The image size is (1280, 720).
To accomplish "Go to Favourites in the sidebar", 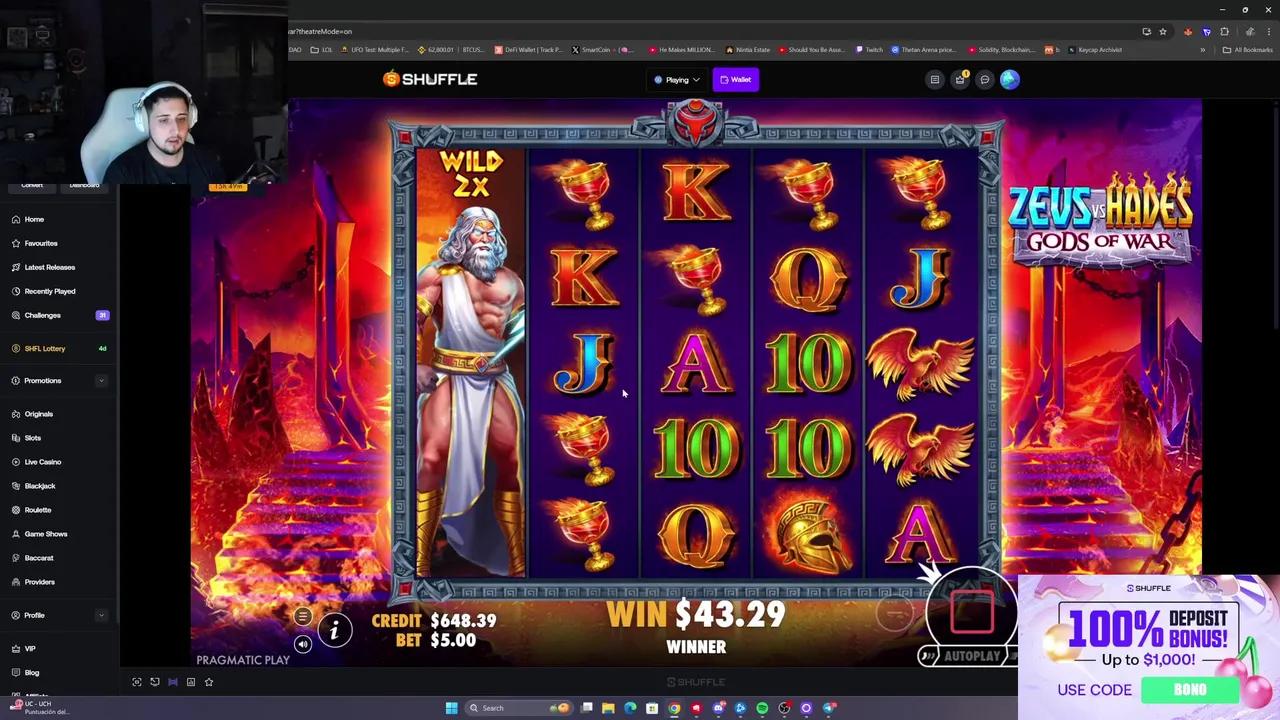I will [x=40, y=243].
